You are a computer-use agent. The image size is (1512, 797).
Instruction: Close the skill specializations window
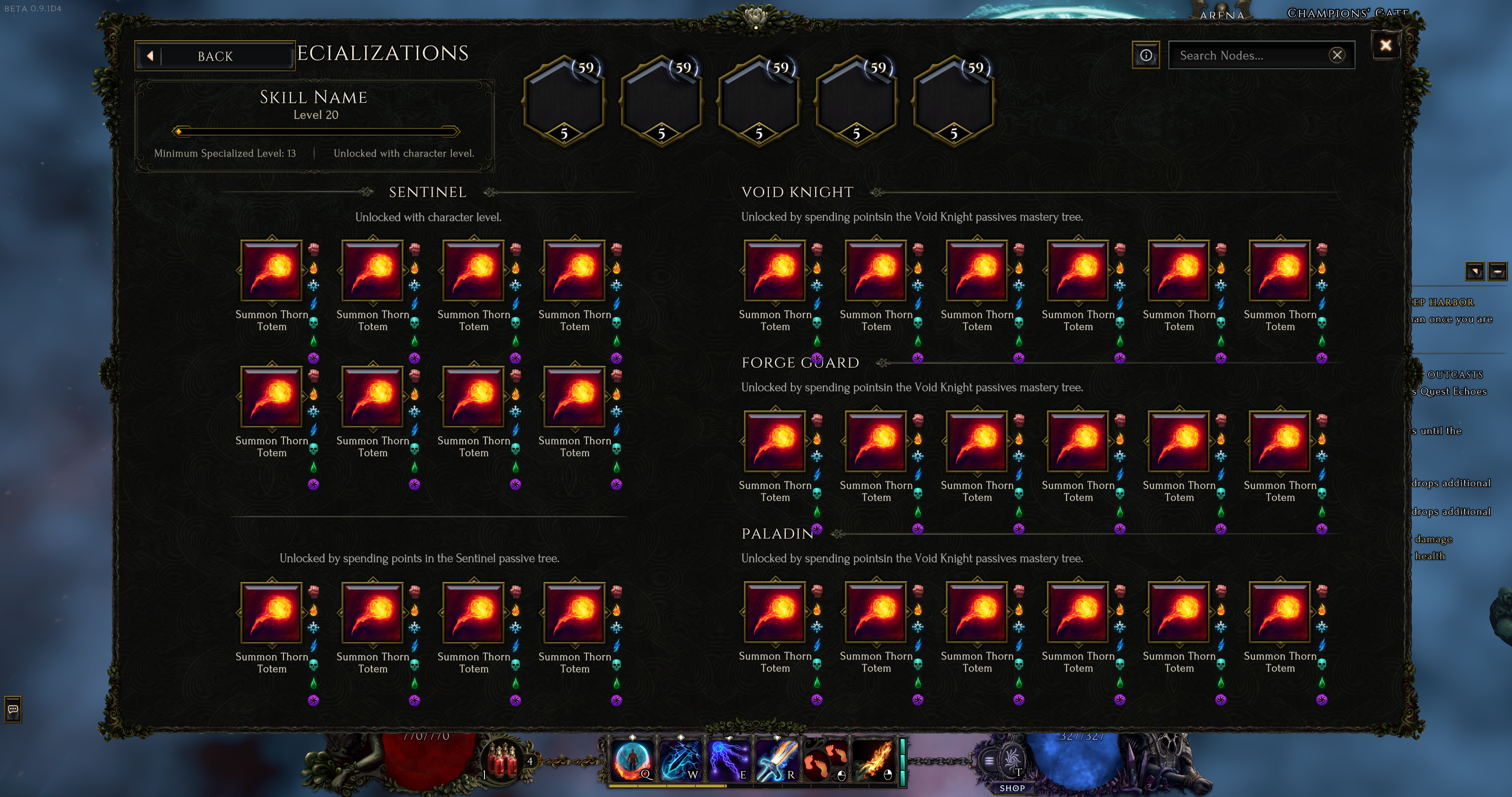tap(1385, 45)
